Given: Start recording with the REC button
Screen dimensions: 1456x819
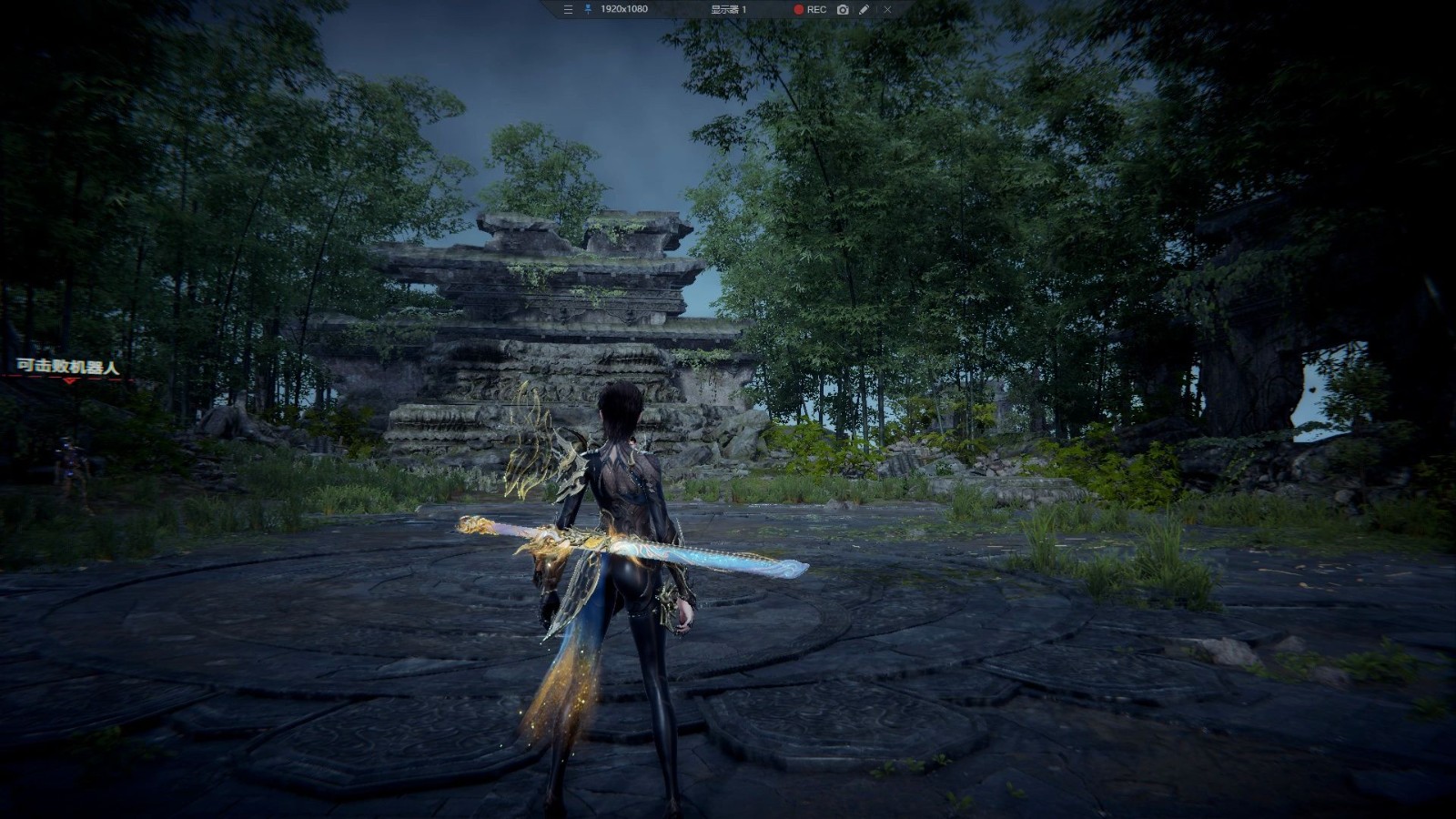Looking at the screenshot, I should 810,9.
